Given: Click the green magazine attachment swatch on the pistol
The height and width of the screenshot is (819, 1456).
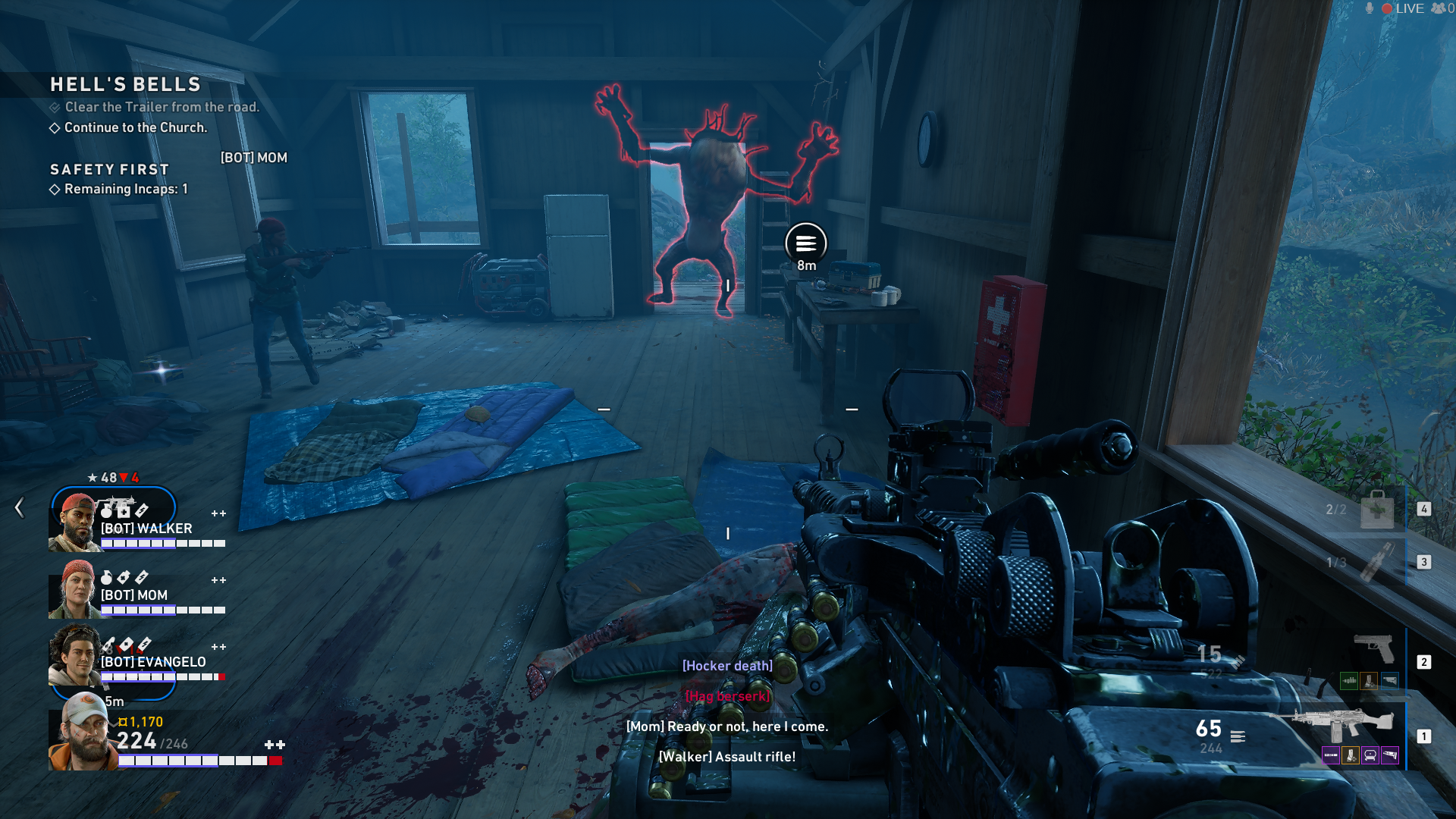Looking at the screenshot, I should (1349, 681).
